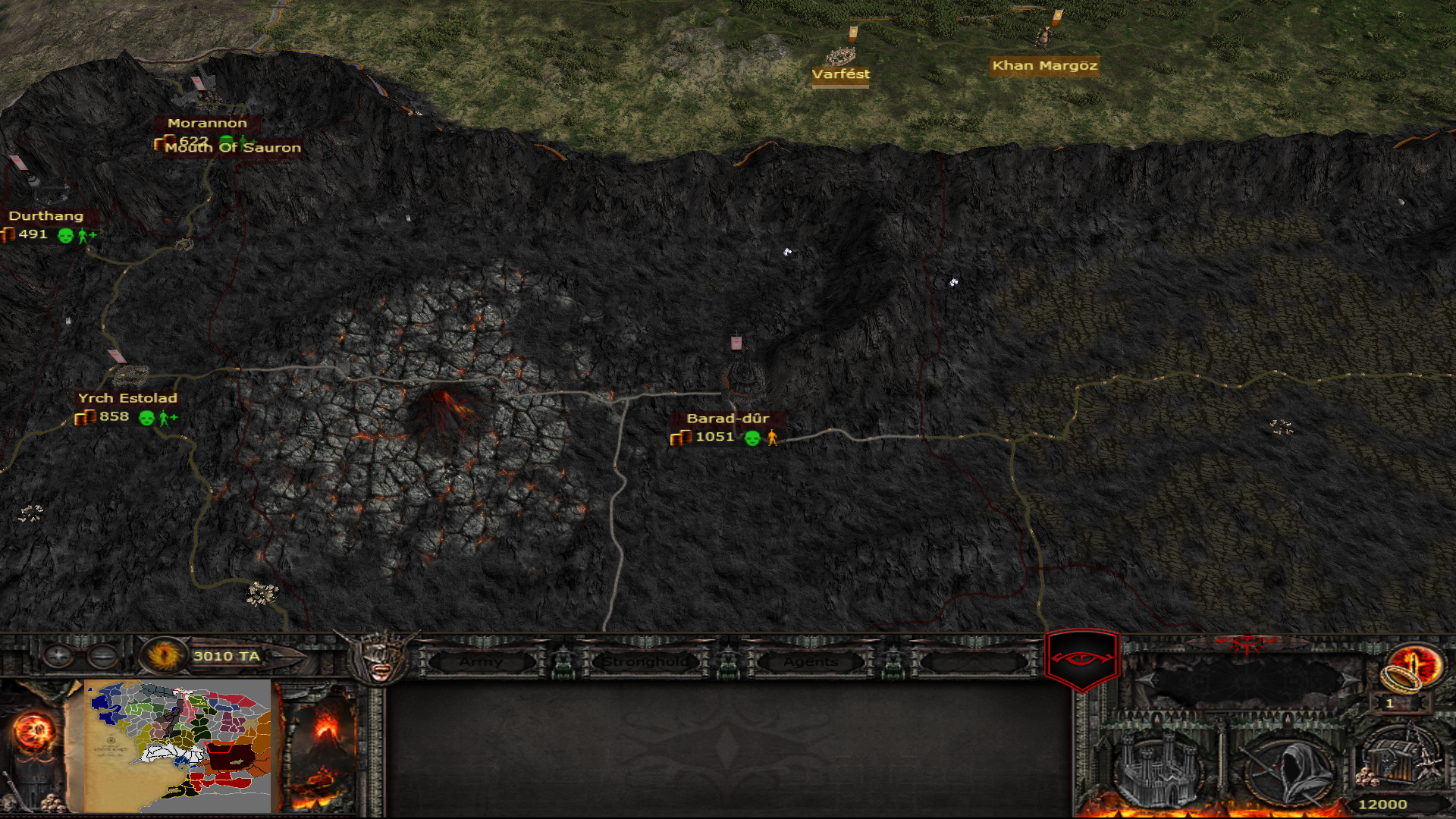Viewport: 1456px width, 819px height.
Task: Open the treasure chest finances button
Action: click(1400, 758)
